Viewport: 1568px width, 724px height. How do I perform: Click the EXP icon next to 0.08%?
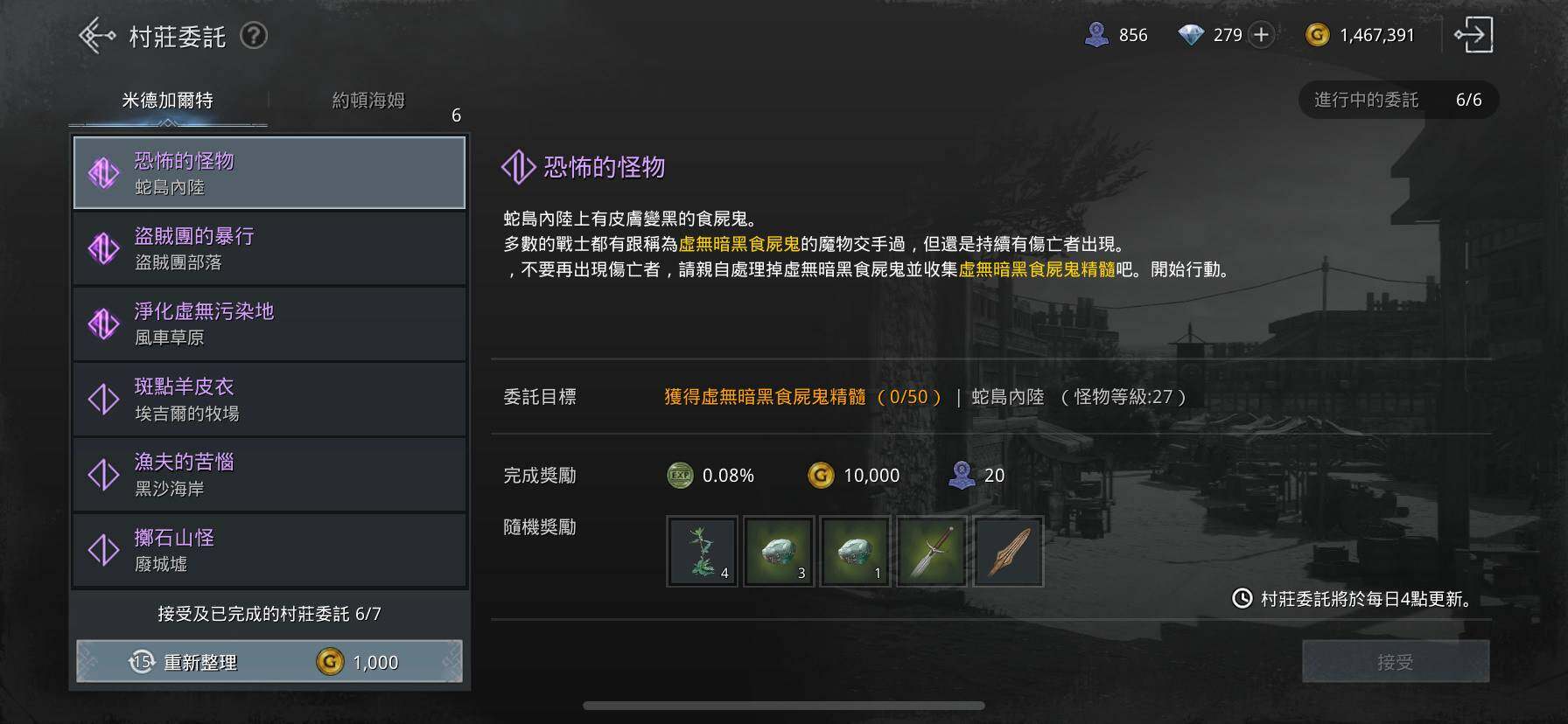[x=680, y=475]
